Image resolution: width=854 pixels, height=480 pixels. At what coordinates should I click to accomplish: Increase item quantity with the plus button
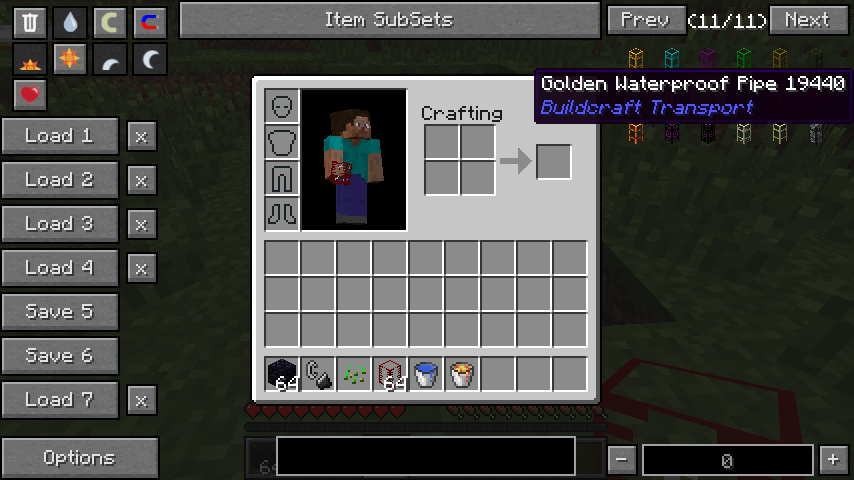[832, 460]
